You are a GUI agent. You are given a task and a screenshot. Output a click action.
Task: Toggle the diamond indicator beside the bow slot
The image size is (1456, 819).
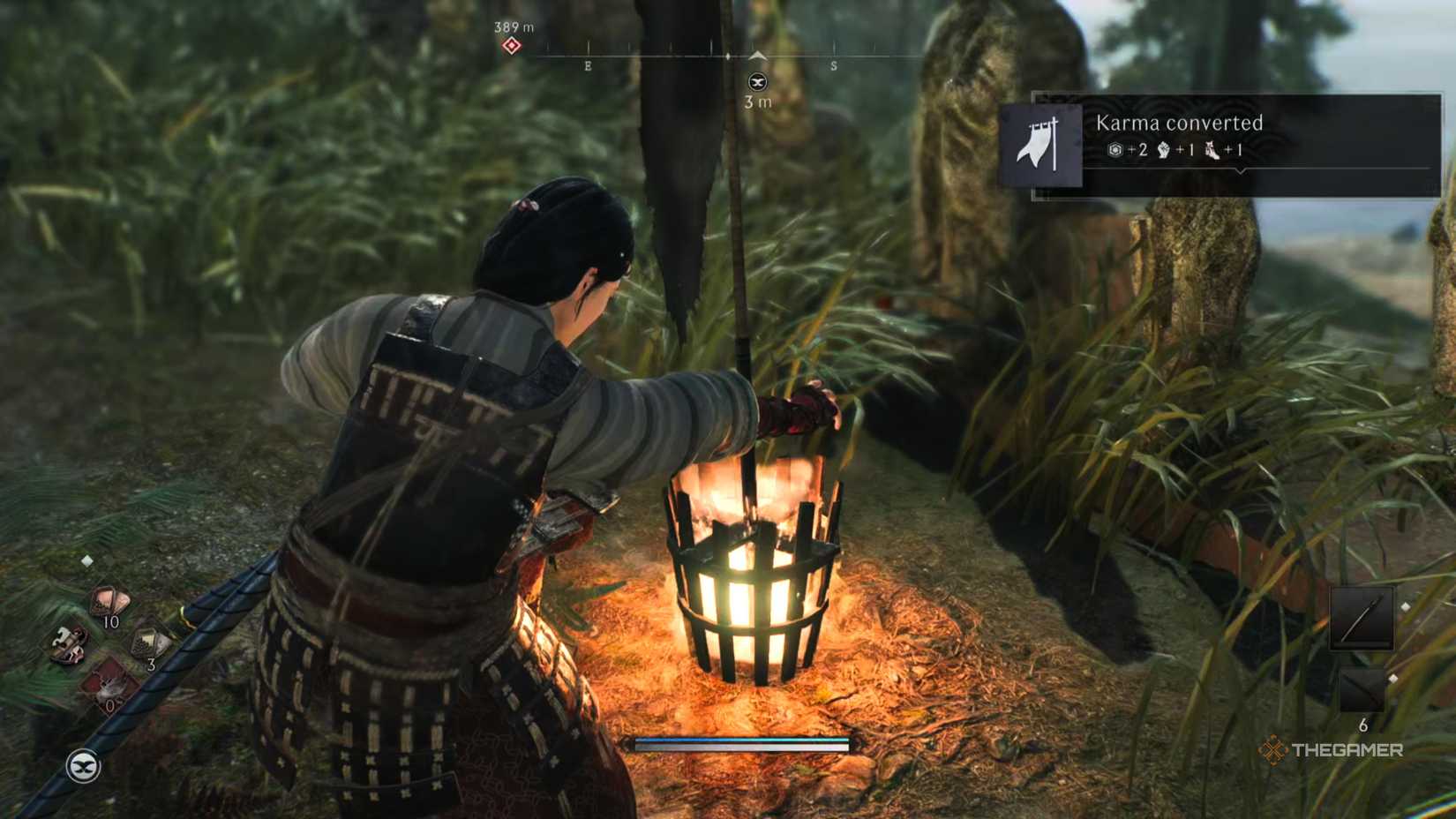click(x=1393, y=679)
